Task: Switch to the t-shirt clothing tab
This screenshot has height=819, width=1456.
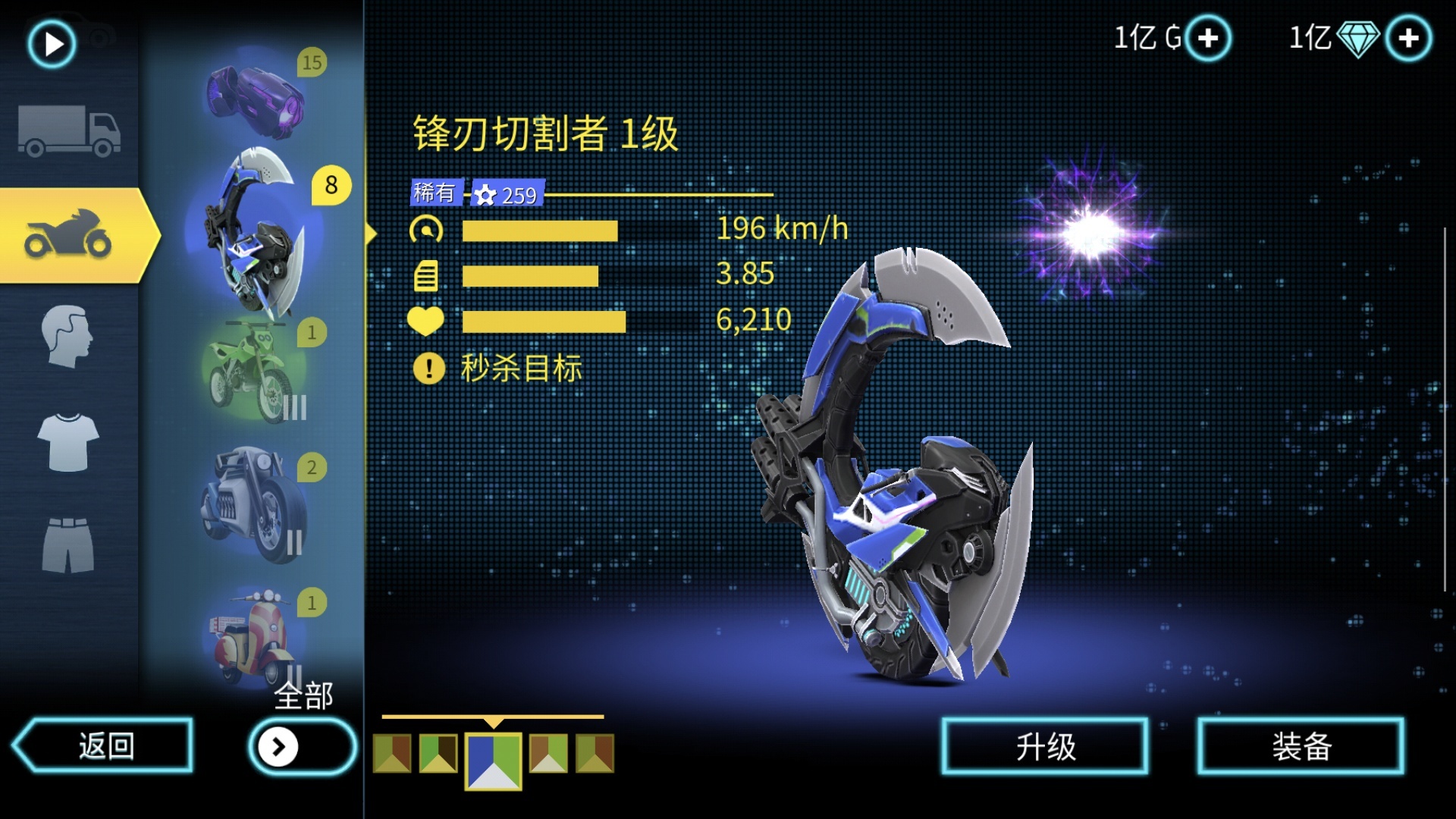Action: point(68,442)
